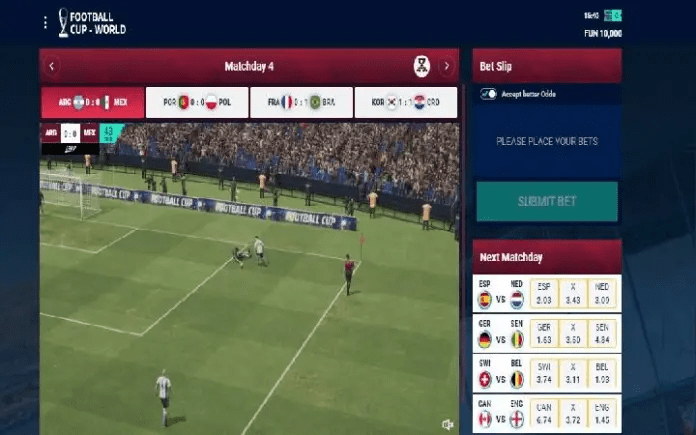This screenshot has height=435, width=696.
Task: Switch to the POR vs POL match
Action: click(196, 102)
